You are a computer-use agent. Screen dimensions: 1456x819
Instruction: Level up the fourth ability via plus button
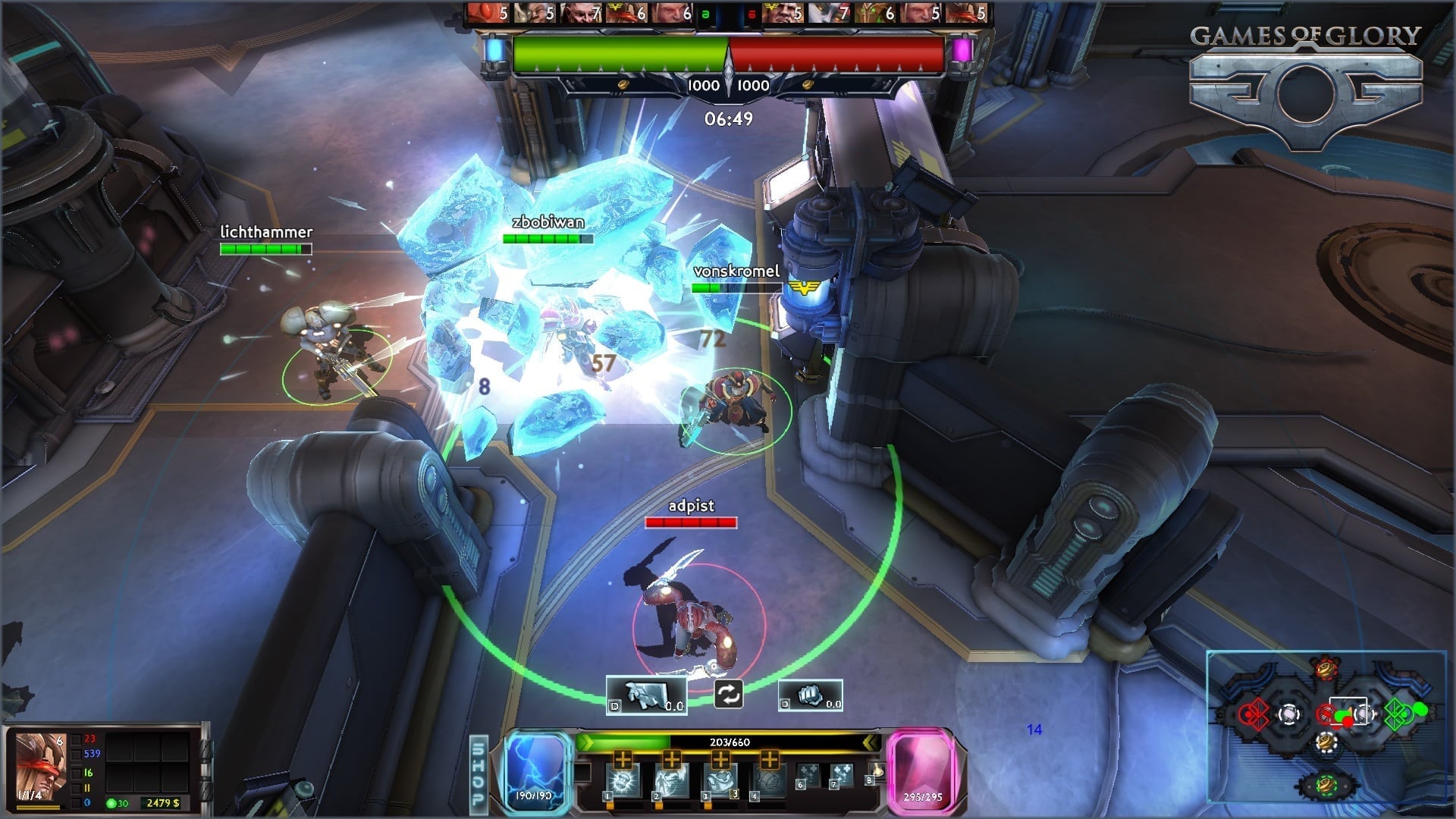click(x=769, y=759)
